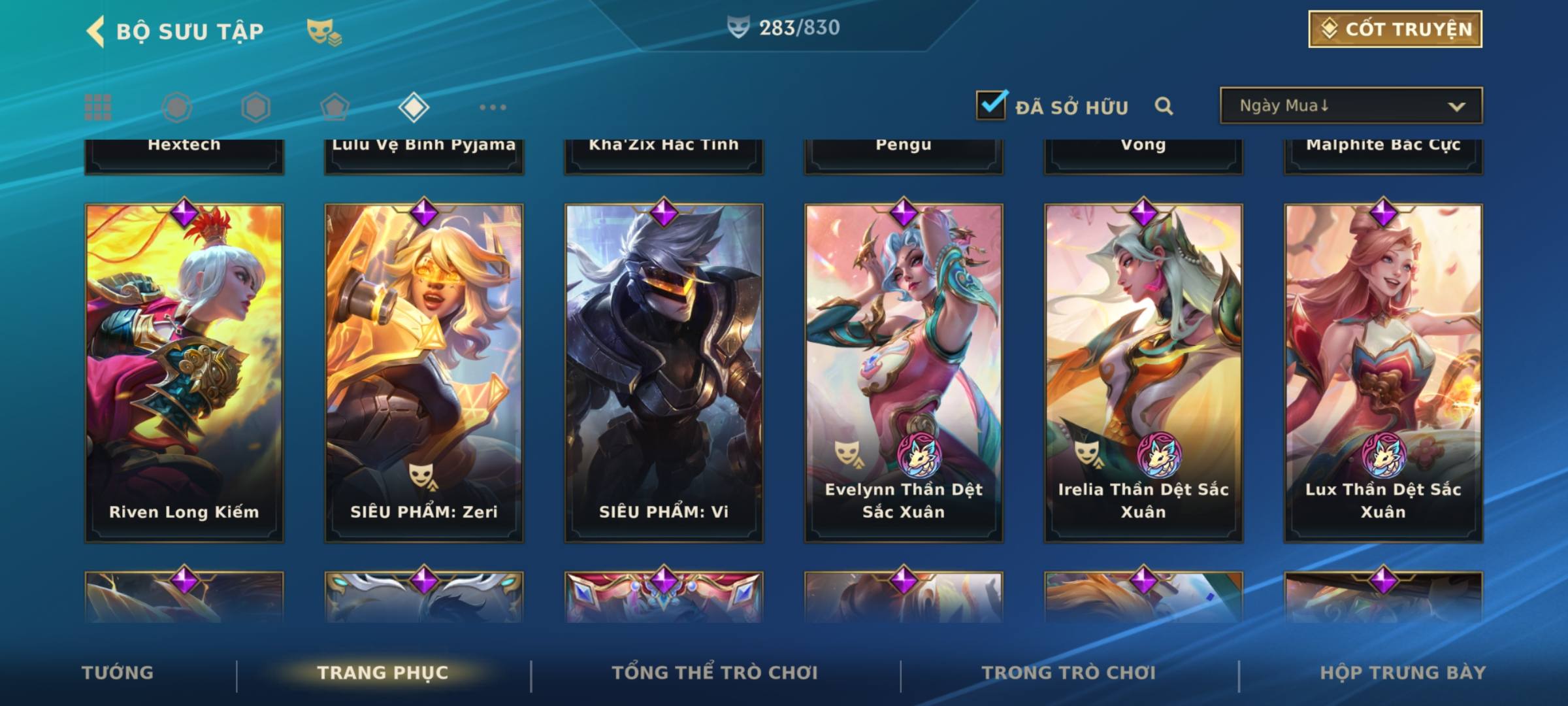Open the SIÊU PHẨM: Zeri skin

(x=424, y=373)
